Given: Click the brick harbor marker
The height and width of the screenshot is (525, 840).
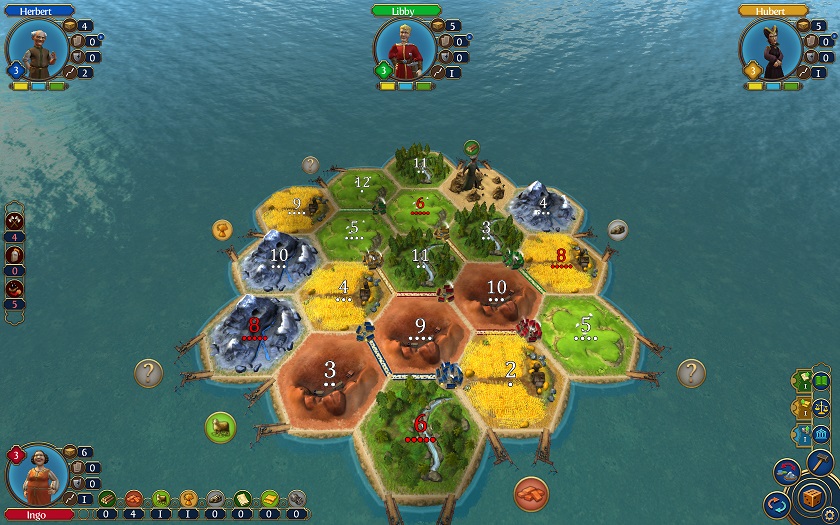Looking at the screenshot, I should [x=533, y=493].
